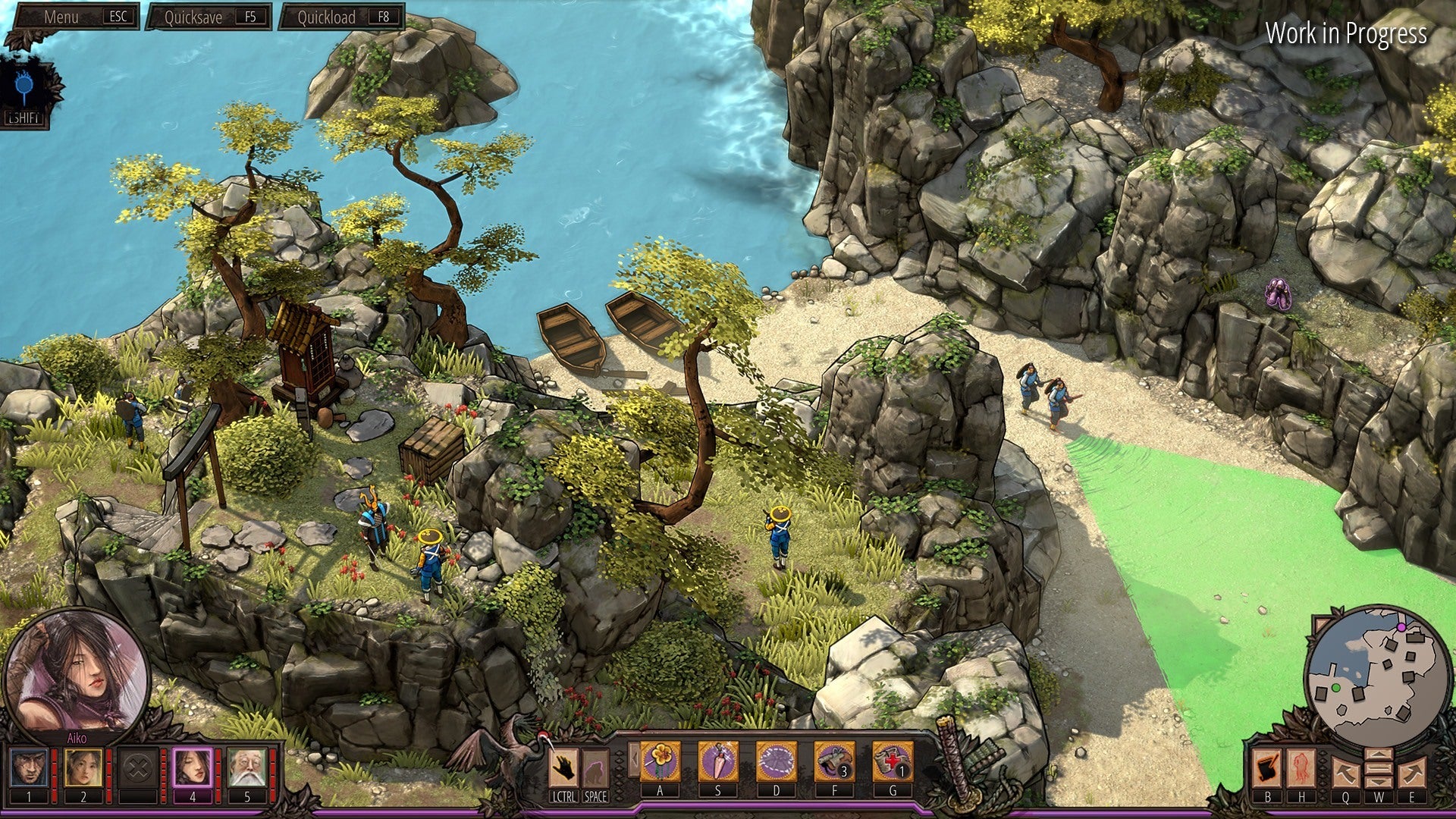Image resolution: width=1456 pixels, height=819 pixels.
Task: Adjust the camera zoom bar above W
Action: (1379, 768)
